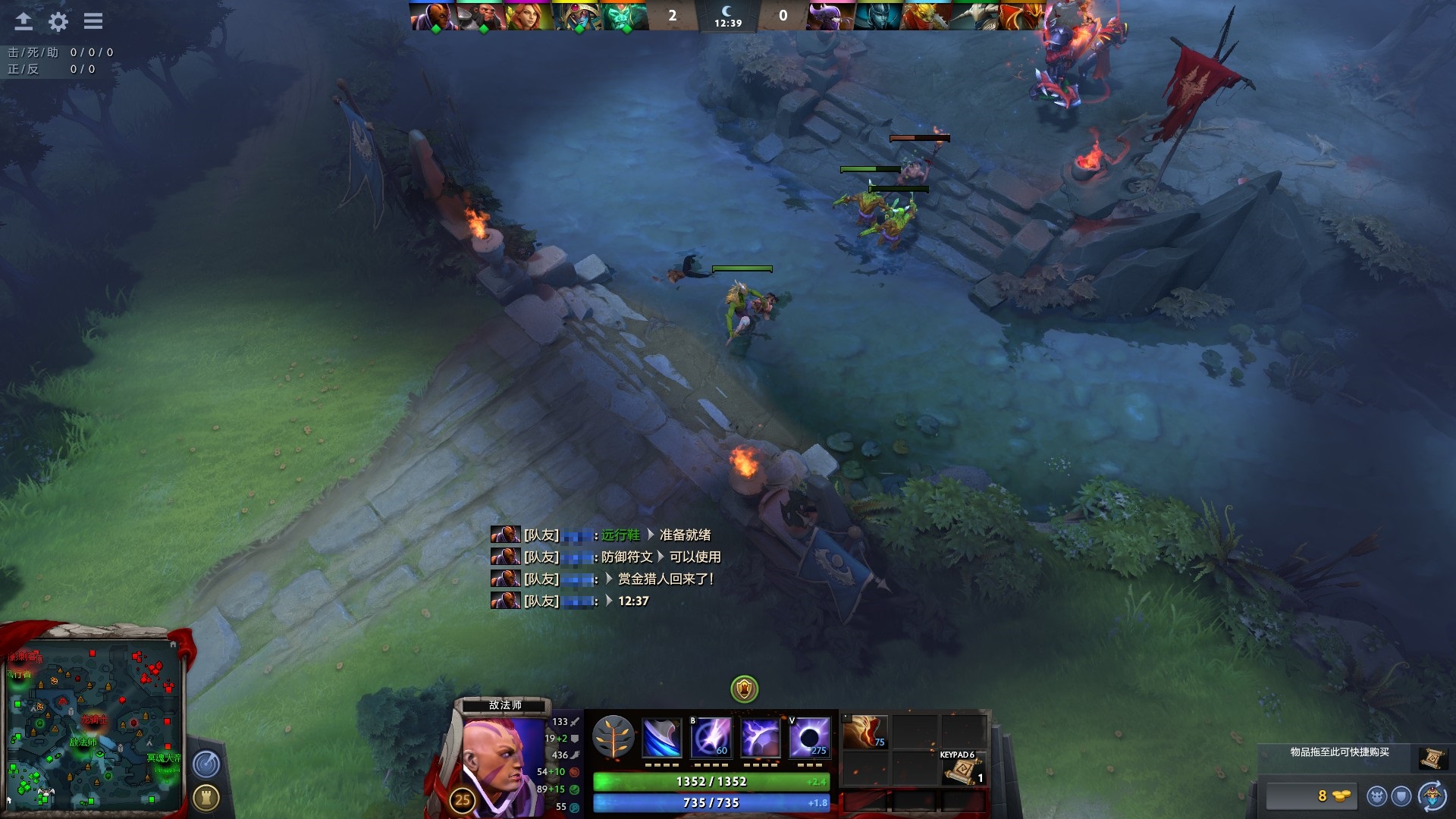1456x819 pixels.
Task: Click the green health bar showing 1352/1352
Action: (713, 780)
